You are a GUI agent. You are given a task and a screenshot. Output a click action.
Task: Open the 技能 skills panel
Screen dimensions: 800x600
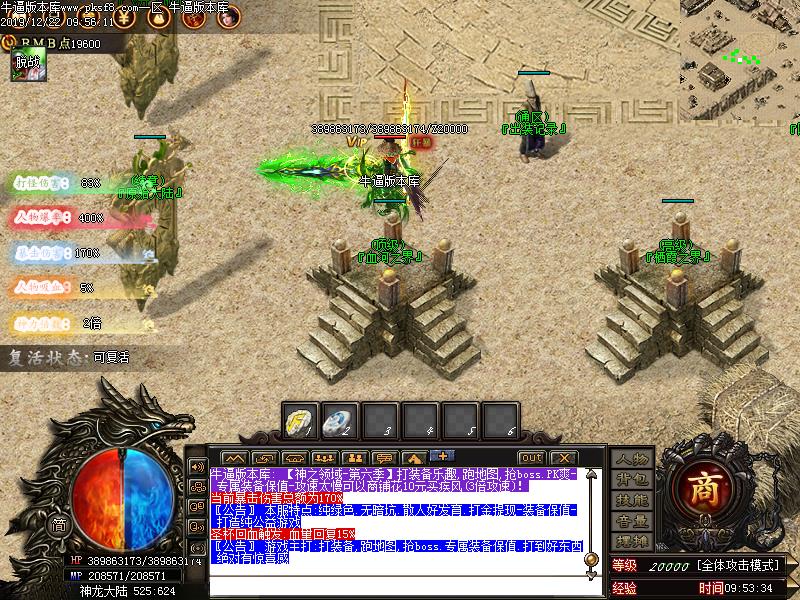click(630, 500)
